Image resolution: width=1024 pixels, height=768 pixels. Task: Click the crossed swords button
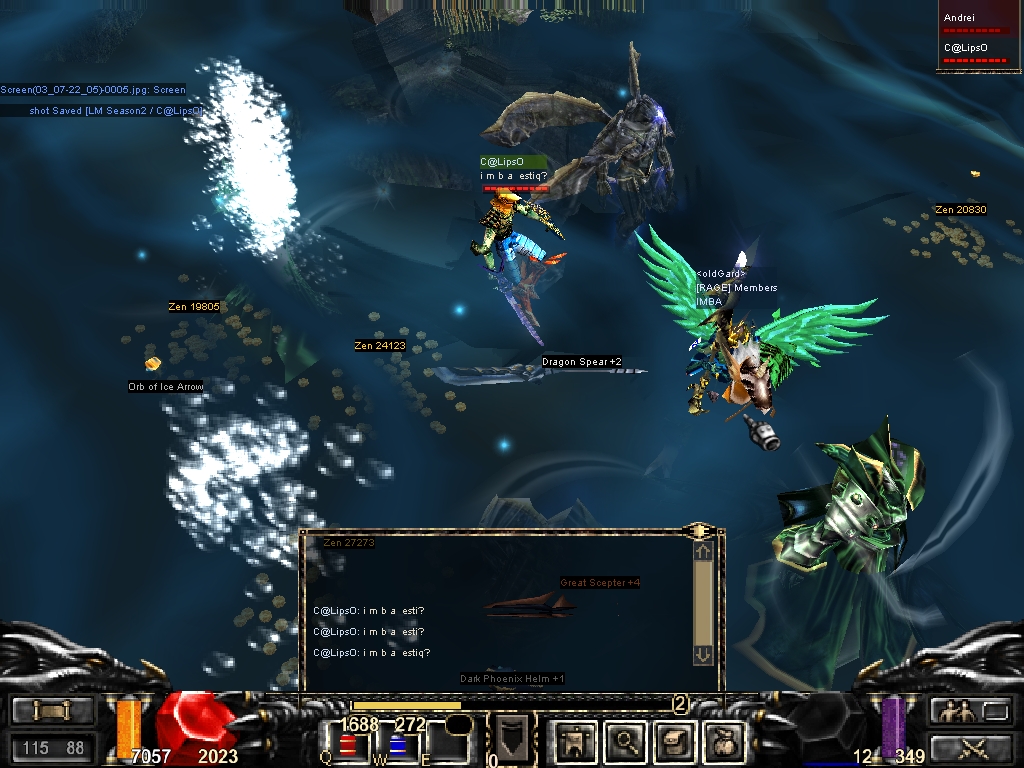coord(973,747)
